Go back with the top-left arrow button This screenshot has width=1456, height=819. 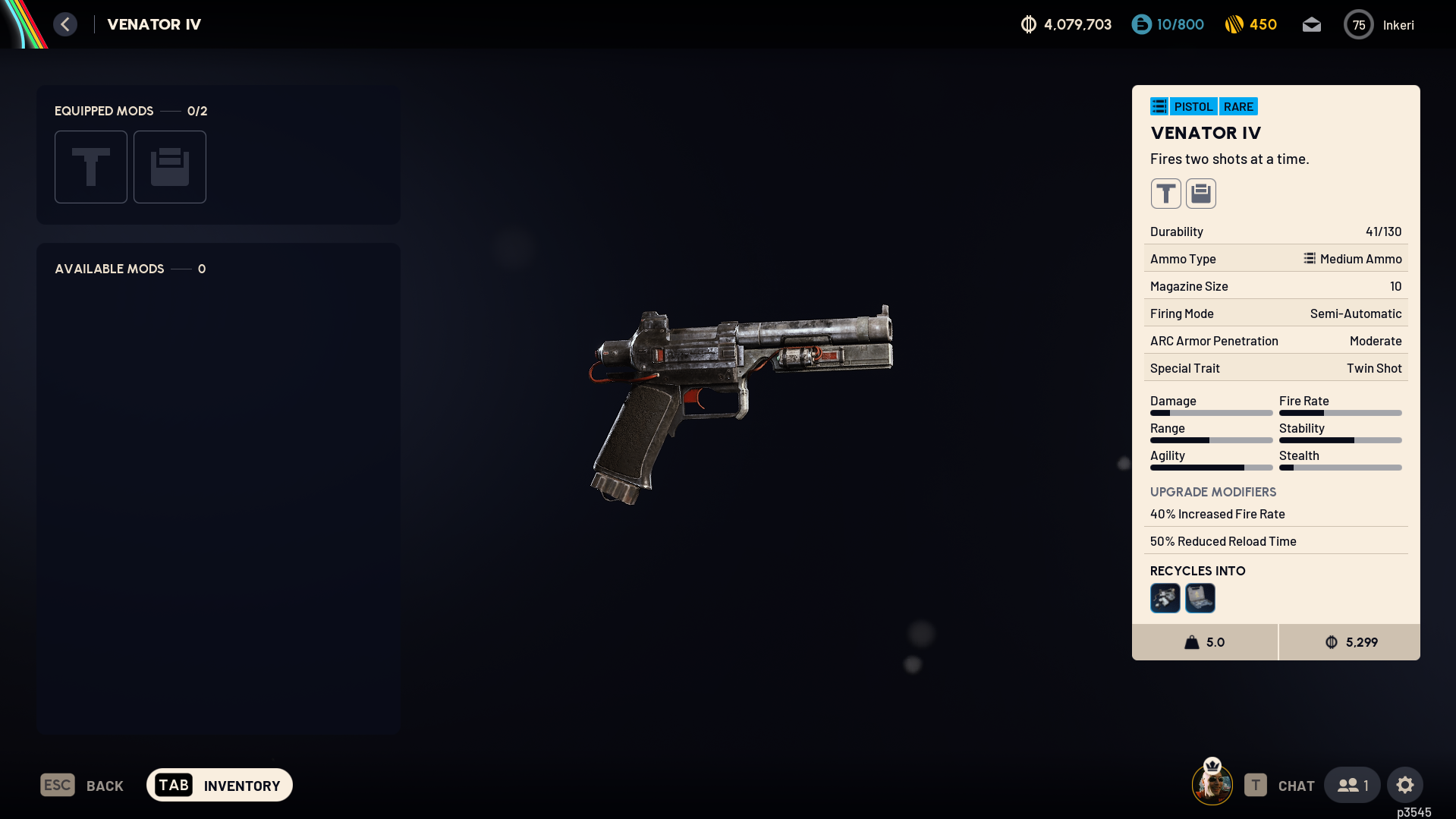[65, 24]
